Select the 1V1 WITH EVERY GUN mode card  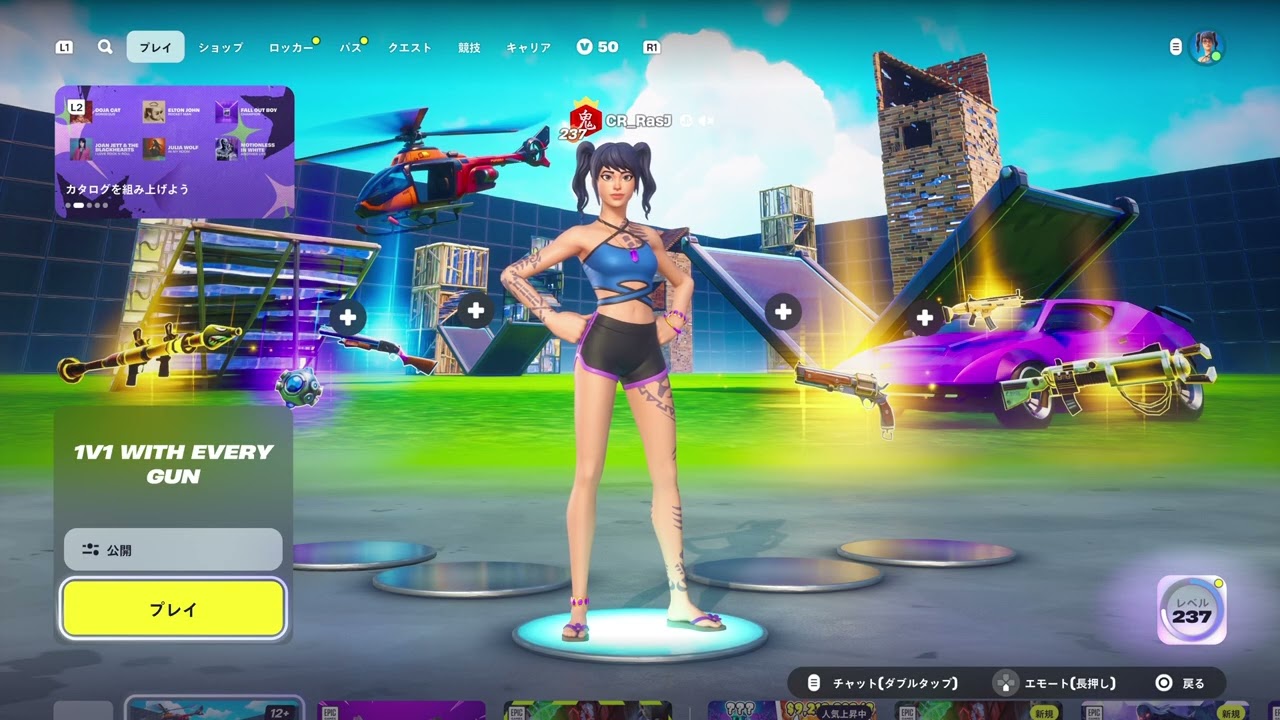(x=173, y=464)
